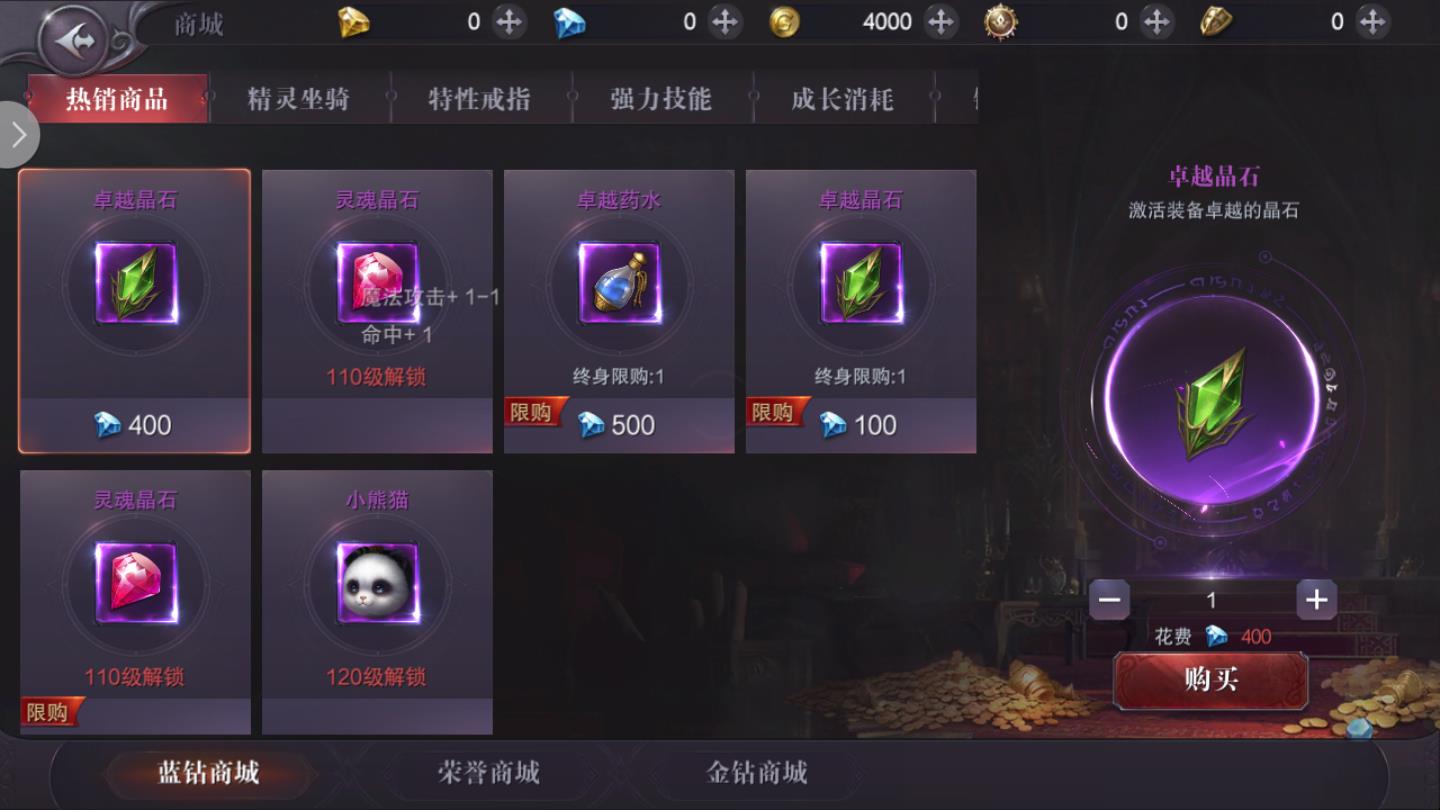The height and width of the screenshot is (810, 1440).
Task: Open the 特性戒指 category tab
Action: point(479,99)
